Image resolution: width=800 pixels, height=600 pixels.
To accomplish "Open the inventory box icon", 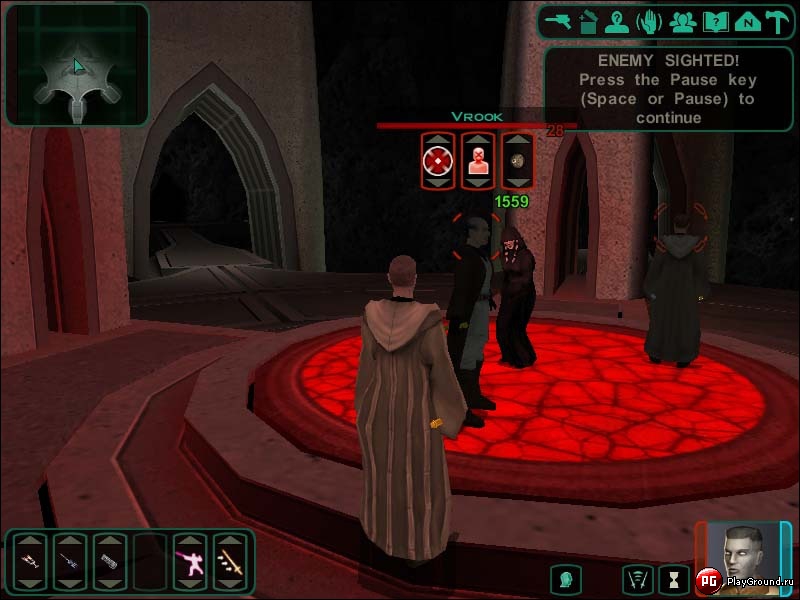I will pyautogui.click(x=589, y=21).
